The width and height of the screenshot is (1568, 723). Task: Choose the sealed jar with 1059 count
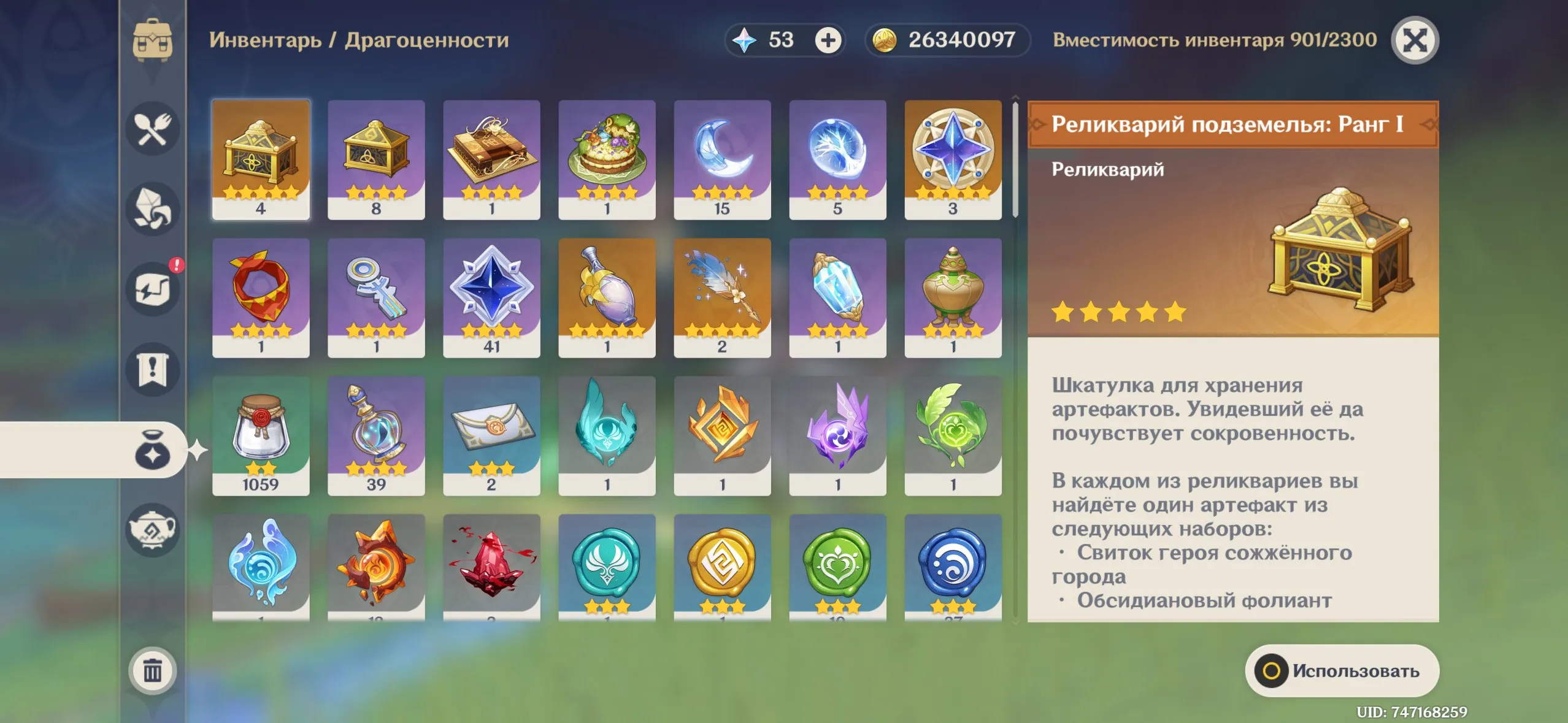point(261,435)
